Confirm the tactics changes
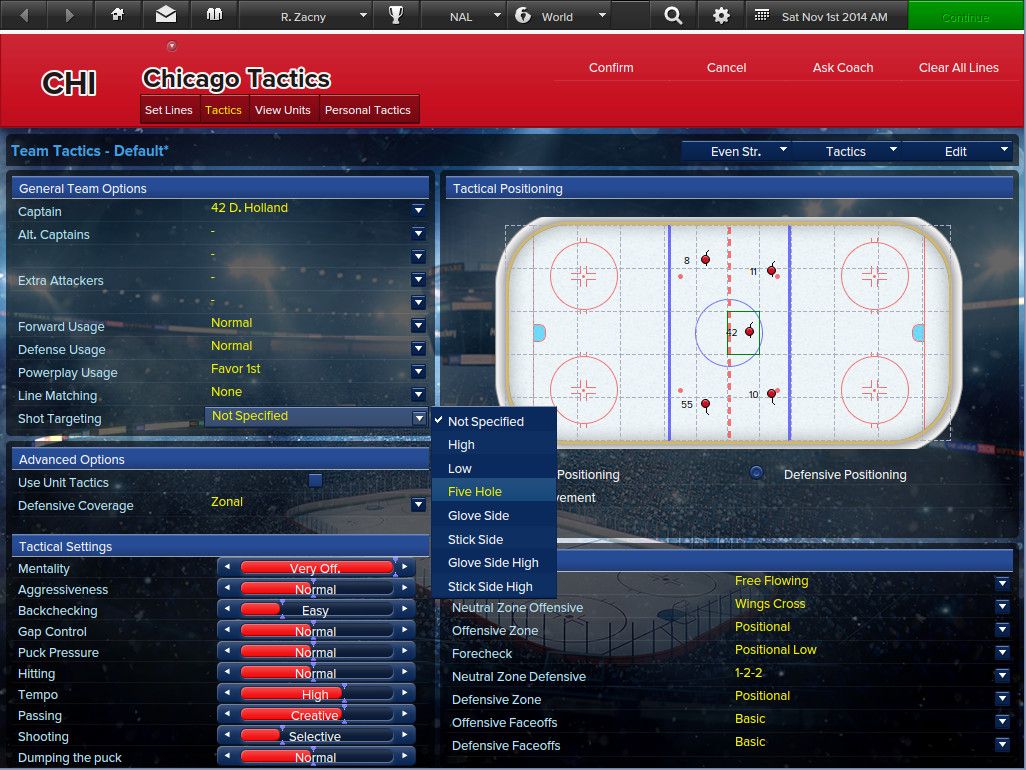Viewport: 1026px width, 770px height. 611,68
